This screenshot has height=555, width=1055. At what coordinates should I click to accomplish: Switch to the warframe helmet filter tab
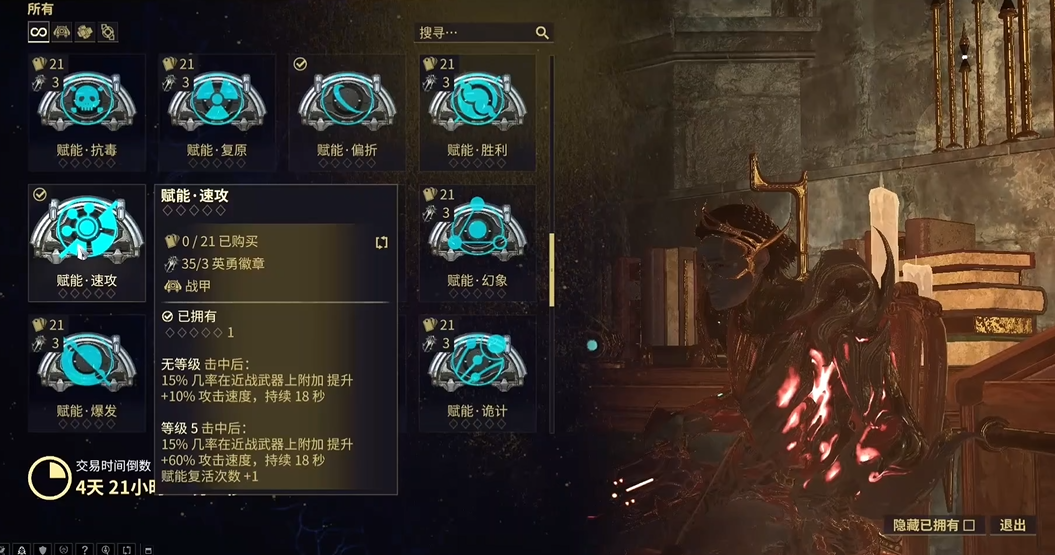(62, 32)
